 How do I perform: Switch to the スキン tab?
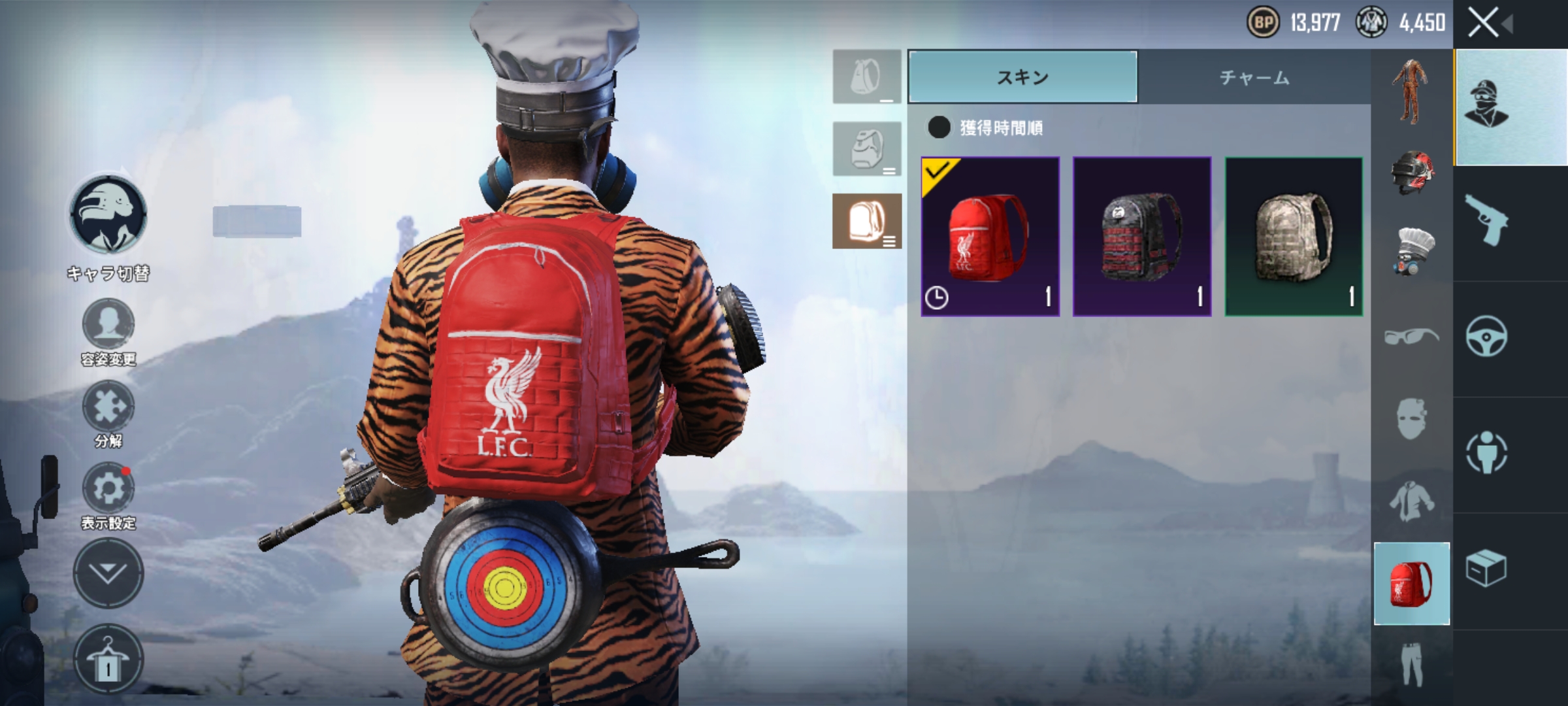point(1022,77)
